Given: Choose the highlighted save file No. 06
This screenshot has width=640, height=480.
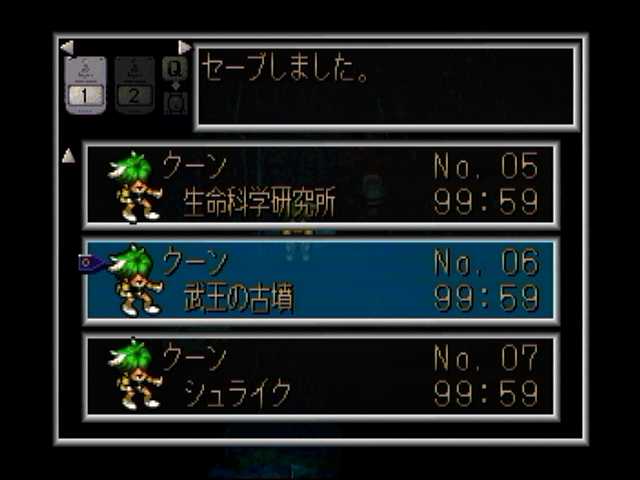Looking at the screenshot, I should point(321,280).
